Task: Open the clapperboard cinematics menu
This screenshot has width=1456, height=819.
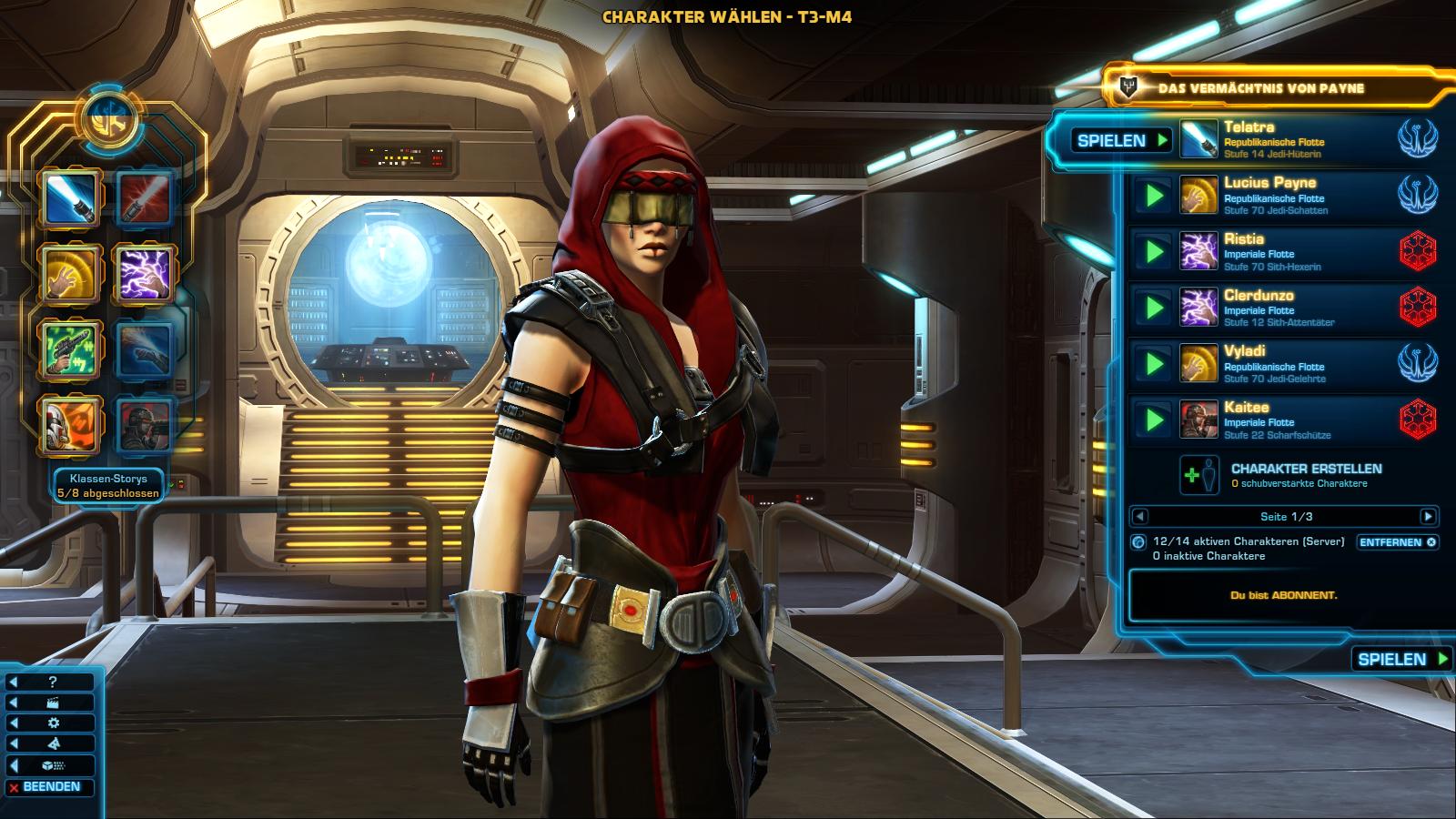Action: pyautogui.click(x=52, y=703)
